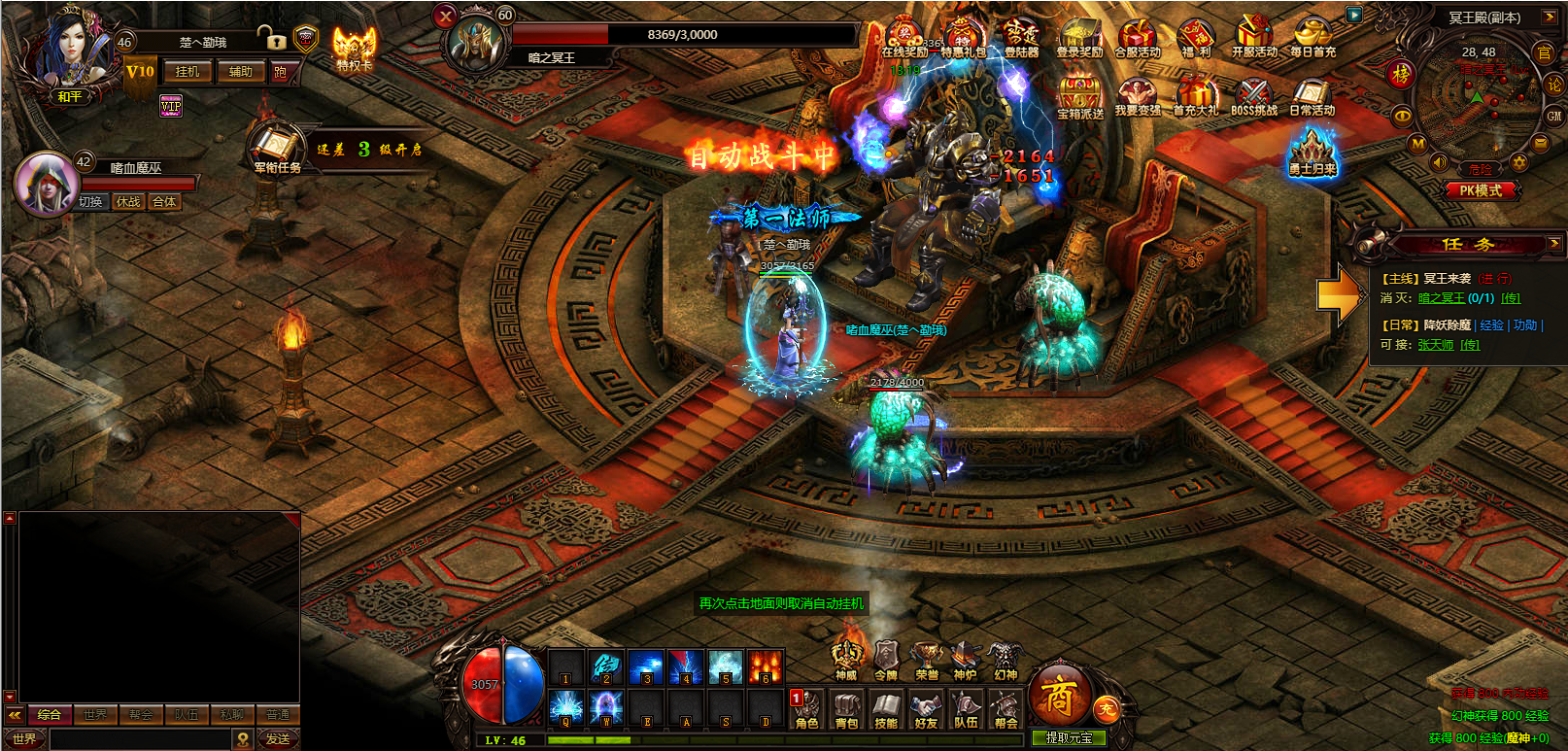This screenshot has height=751, width=1568.
Task: Open the 辅助 assist settings
Action: coord(240,72)
